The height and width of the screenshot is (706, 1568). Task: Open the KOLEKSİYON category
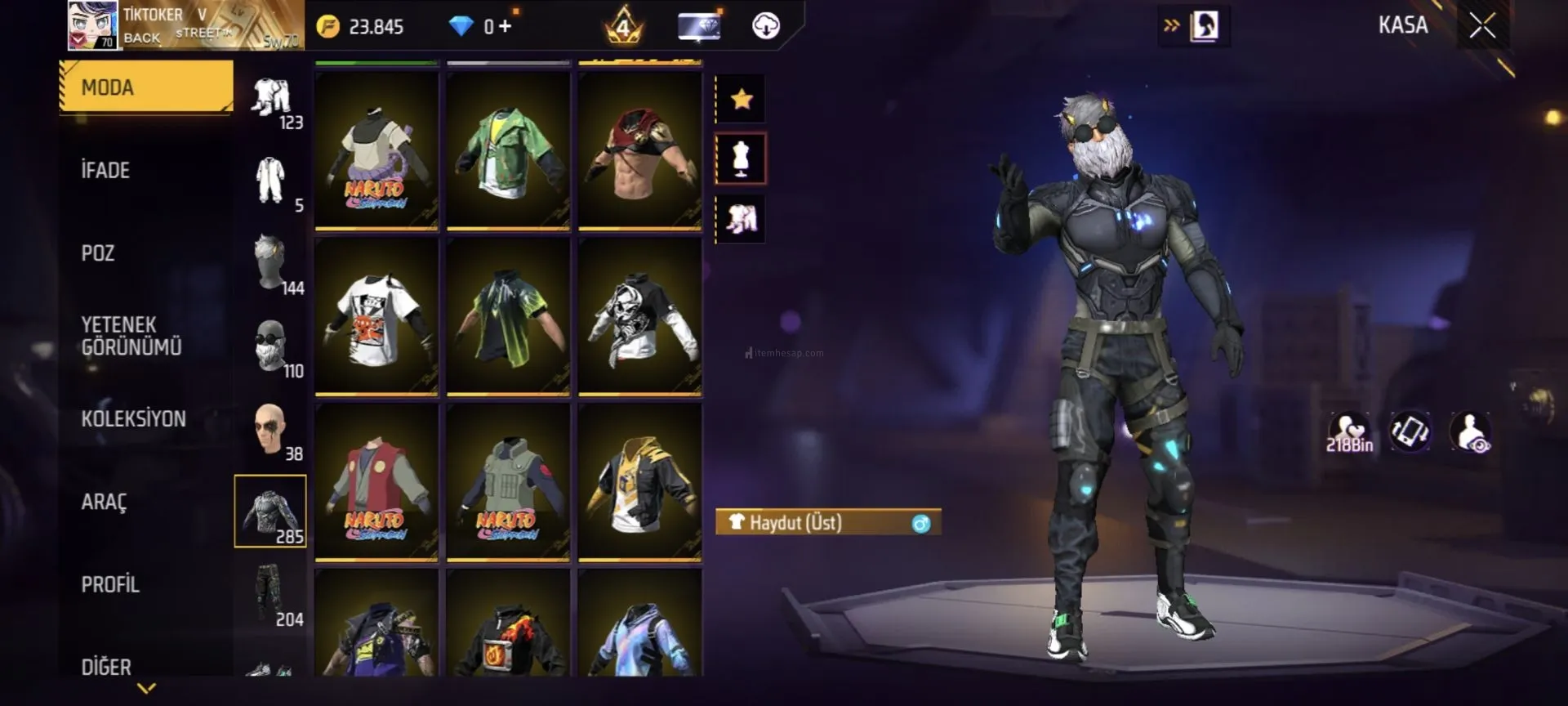[133, 419]
